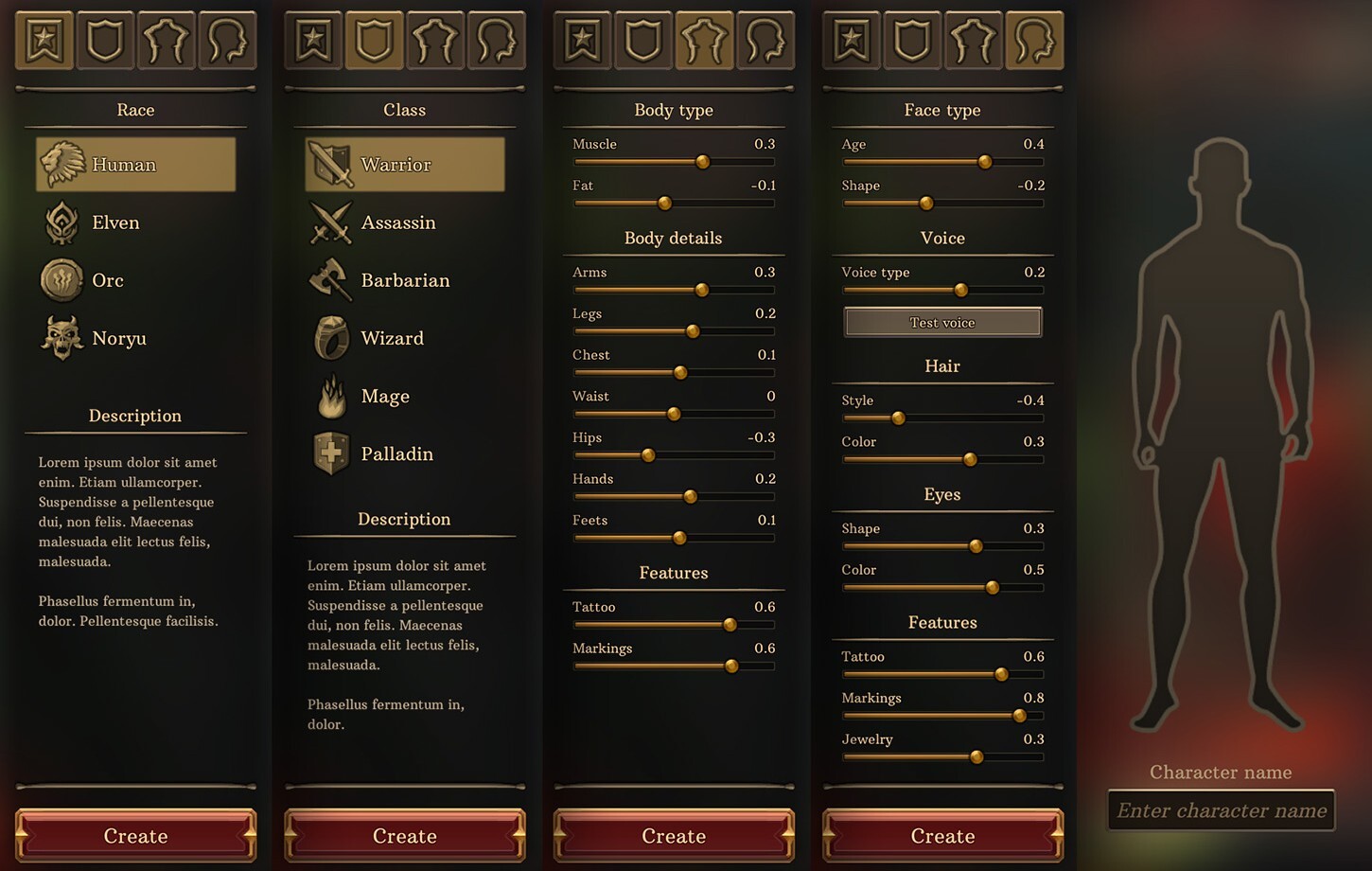
Task: Select the Barbarian axe icon
Action: click(329, 280)
